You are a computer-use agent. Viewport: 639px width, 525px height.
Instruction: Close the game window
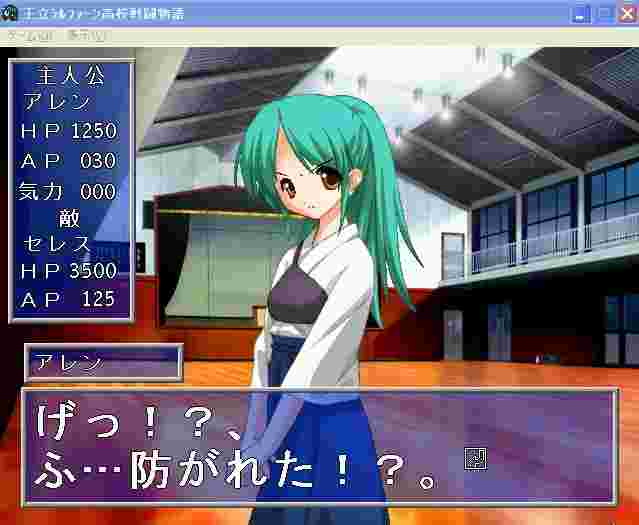point(627,13)
